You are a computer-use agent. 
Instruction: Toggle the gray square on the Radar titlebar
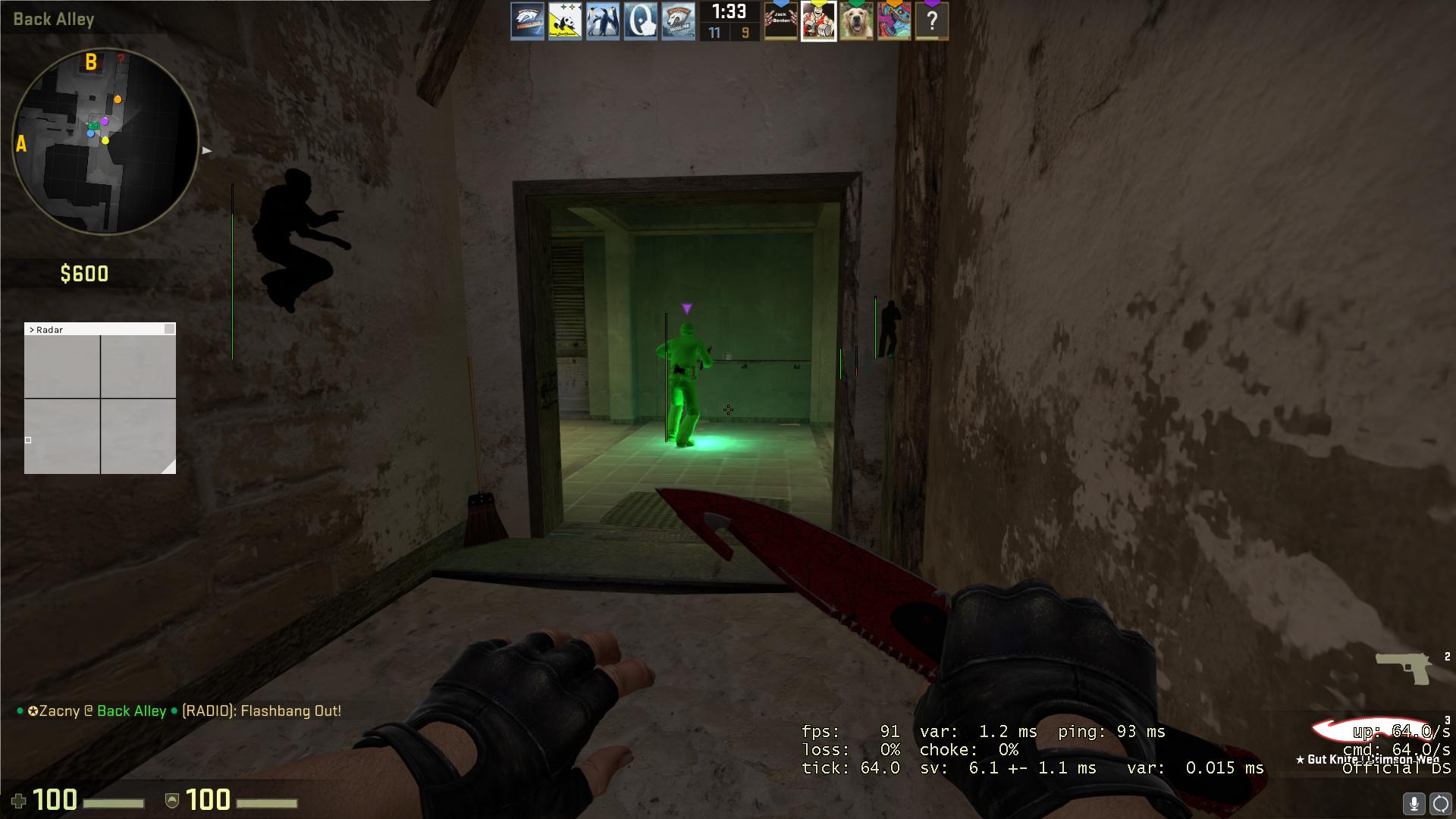[169, 329]
